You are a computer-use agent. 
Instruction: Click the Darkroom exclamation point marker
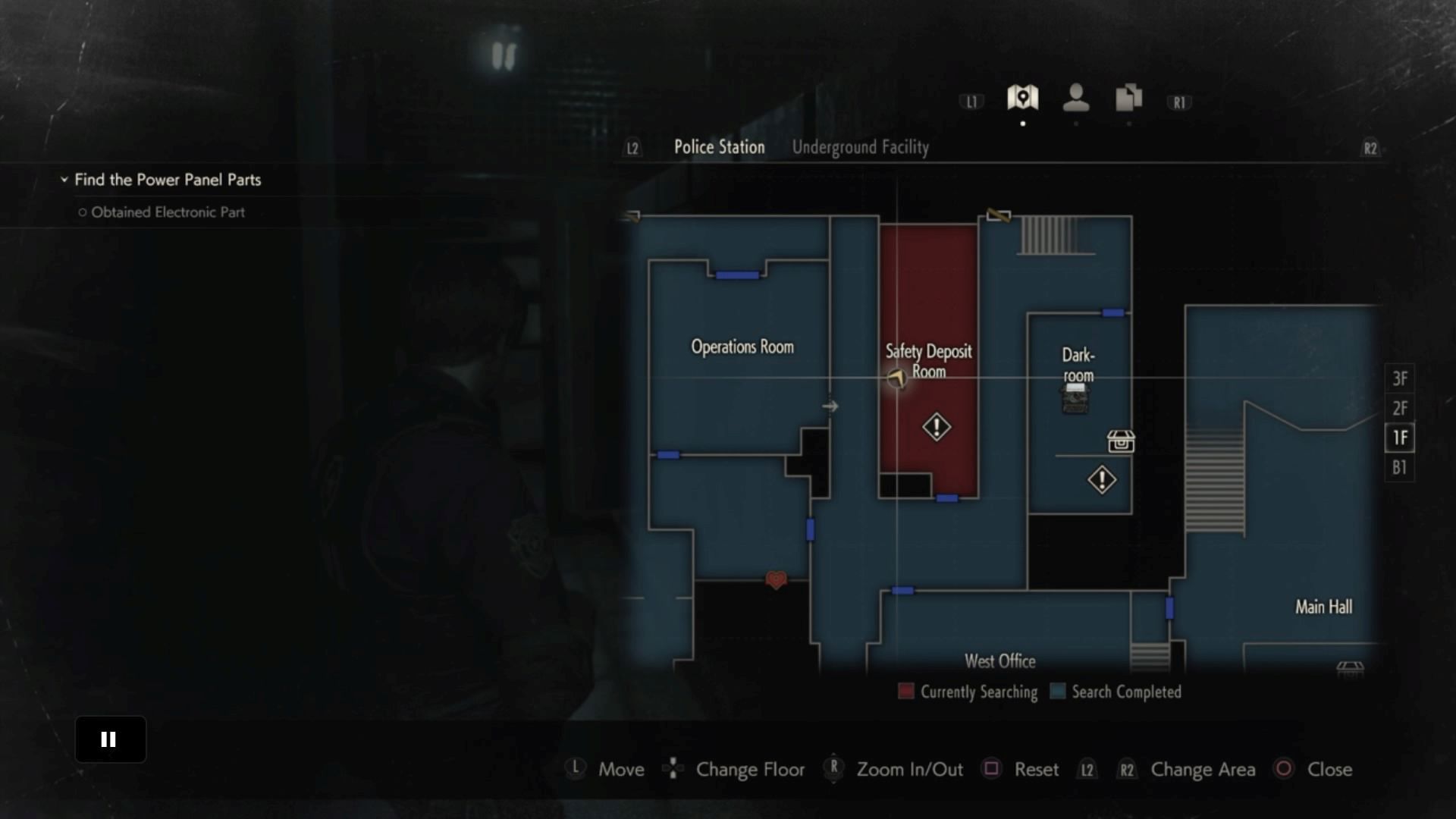[1102, 479]
